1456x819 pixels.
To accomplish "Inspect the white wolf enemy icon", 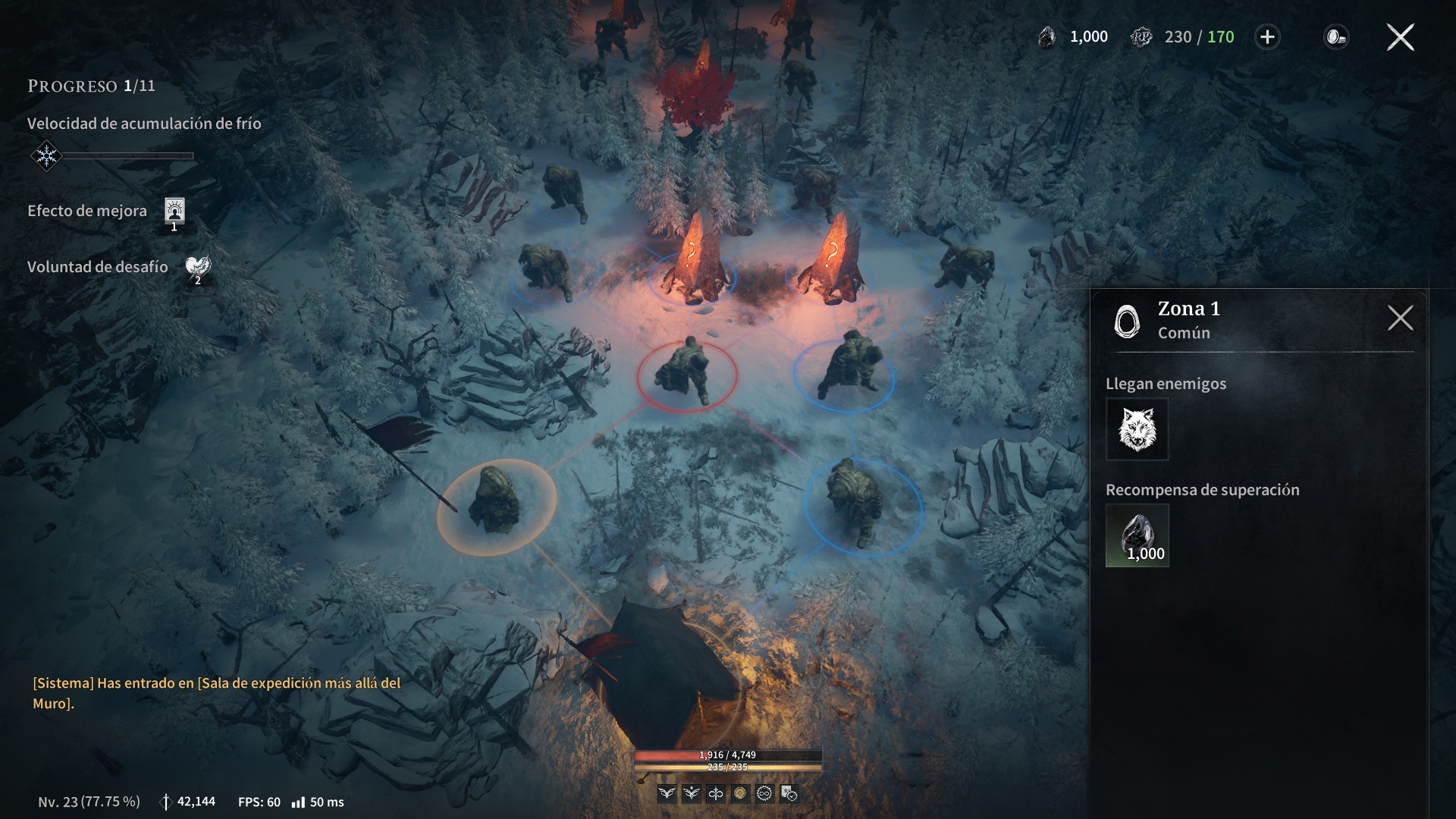I will point(1137,429).
